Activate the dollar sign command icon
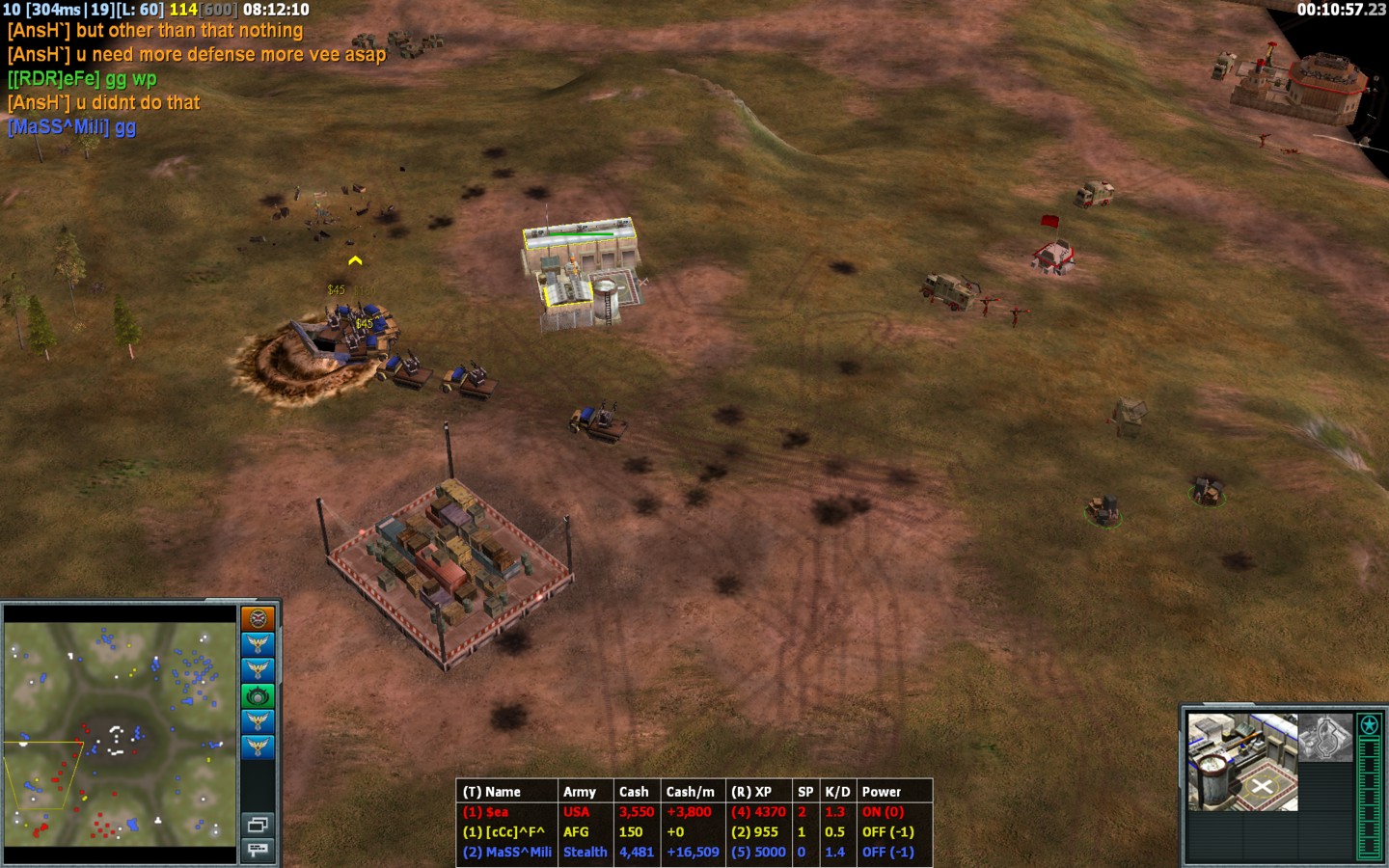1389x868 pixels. [1325, 738]
